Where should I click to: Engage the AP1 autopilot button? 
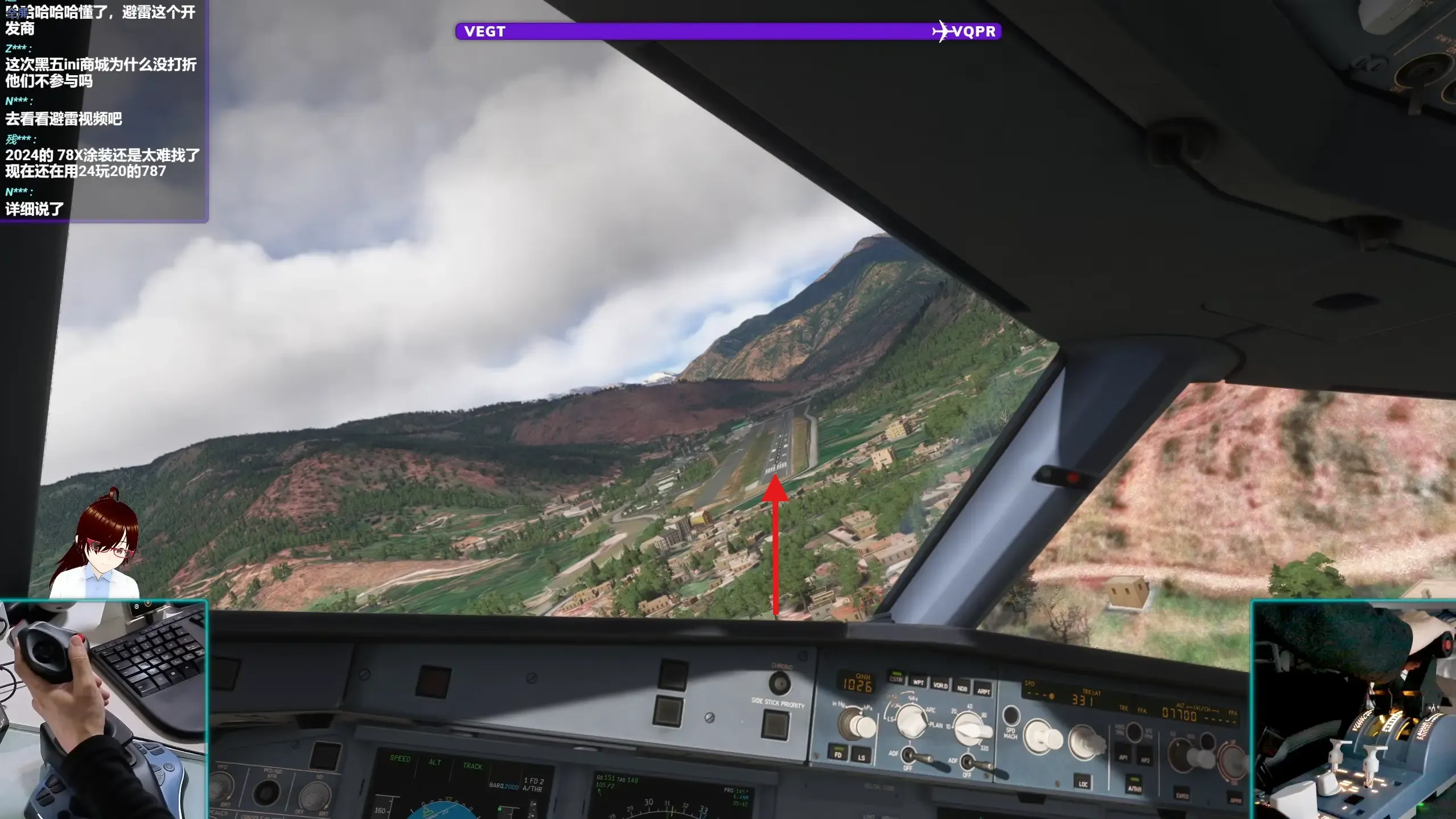tap(1123, 756)
